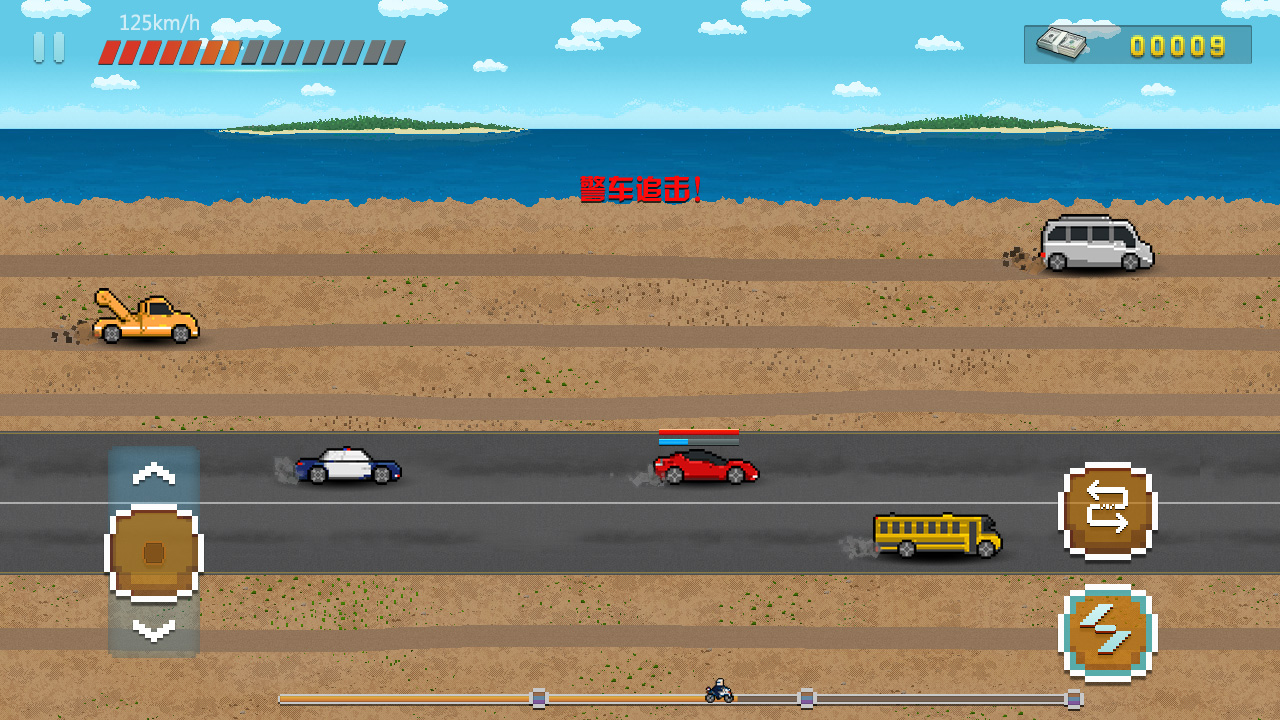The image size is (1280, 720).
Task: Activate the swap arrows button
Action: point(1107,510)
